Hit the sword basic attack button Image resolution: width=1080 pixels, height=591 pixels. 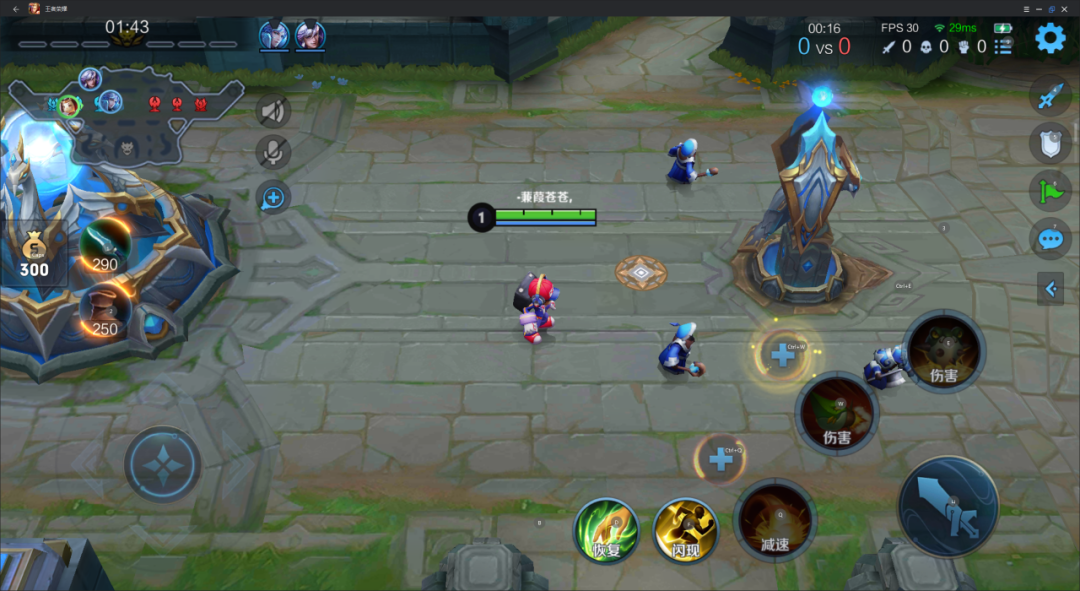948,507
